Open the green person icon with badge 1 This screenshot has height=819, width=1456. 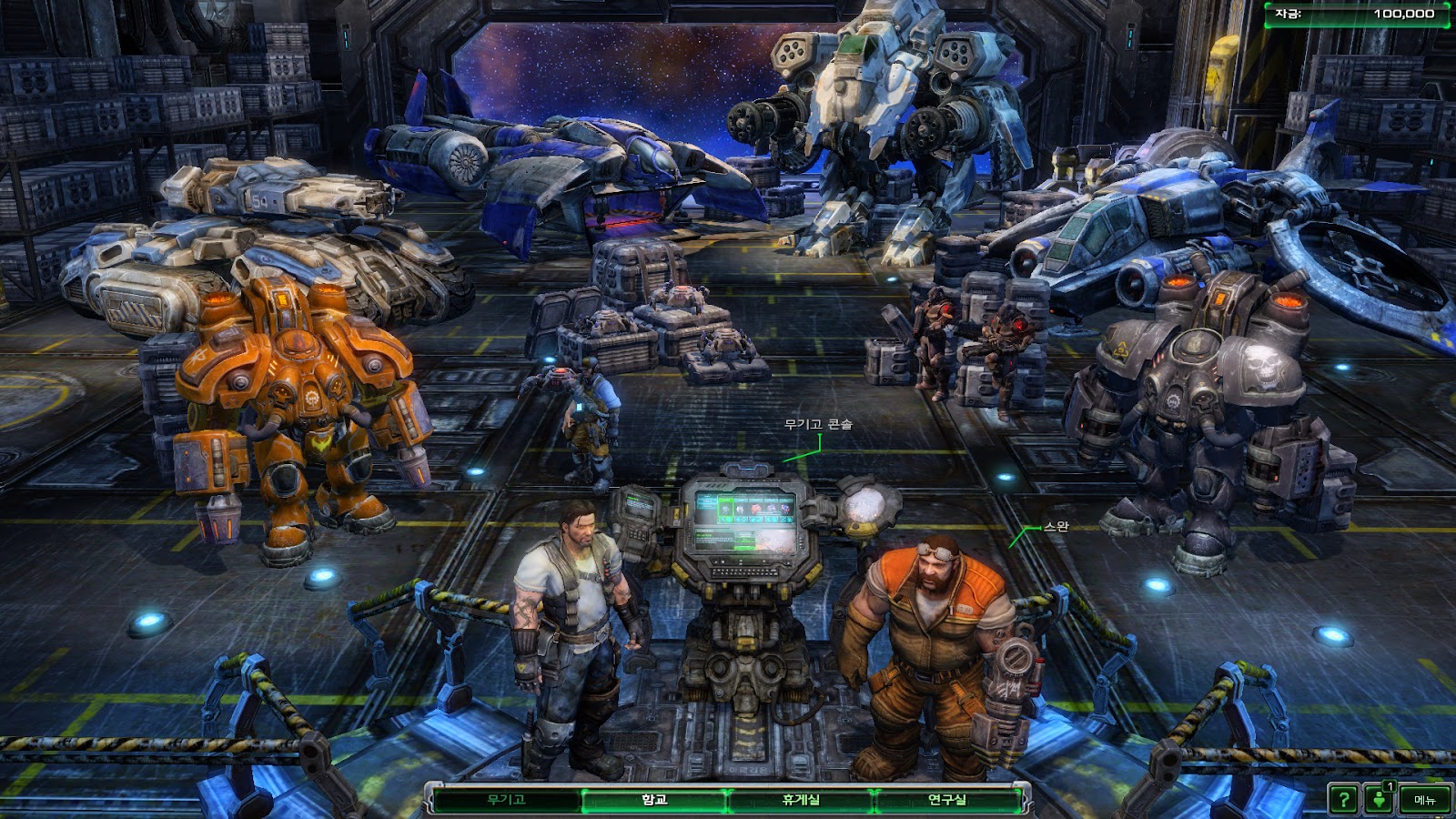(1380, 800)
